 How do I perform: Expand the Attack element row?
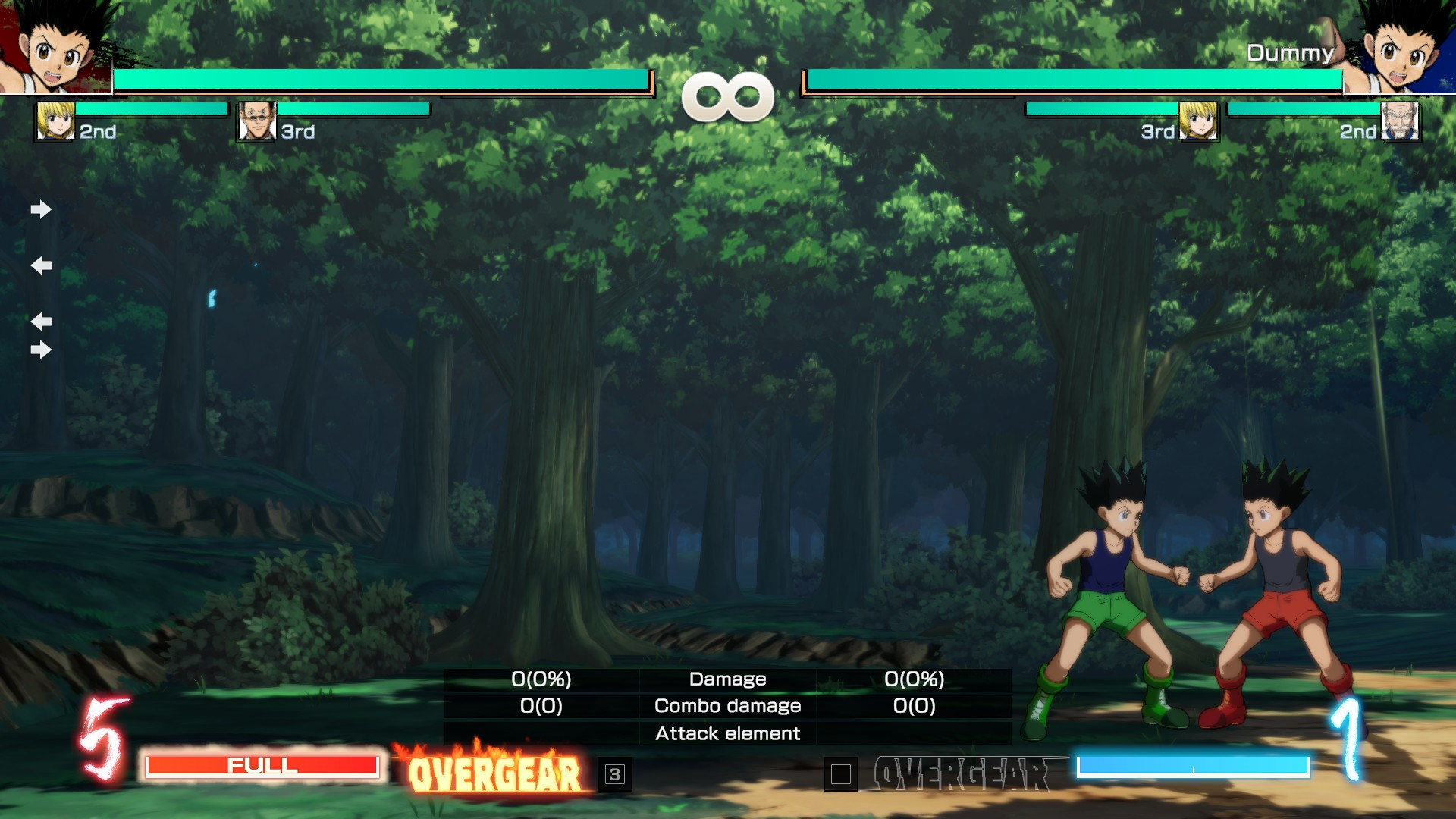(x=727, y=733)
